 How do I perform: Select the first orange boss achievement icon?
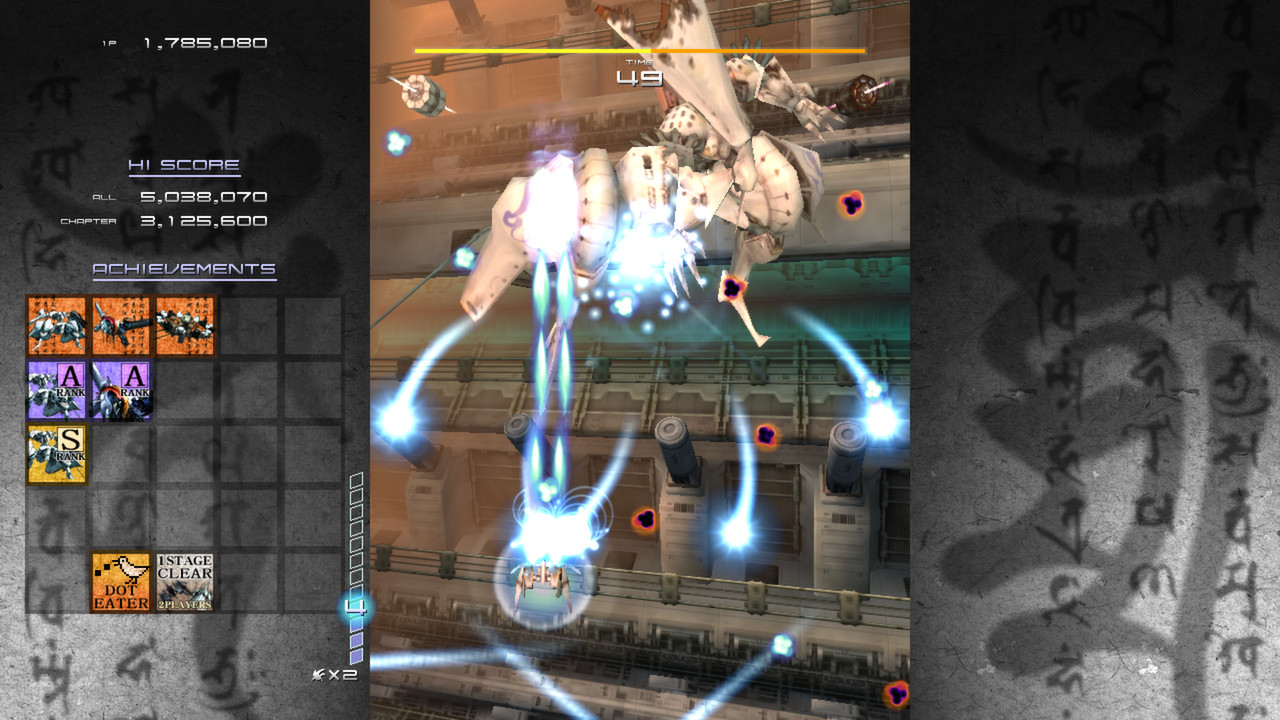click(57, 325)
